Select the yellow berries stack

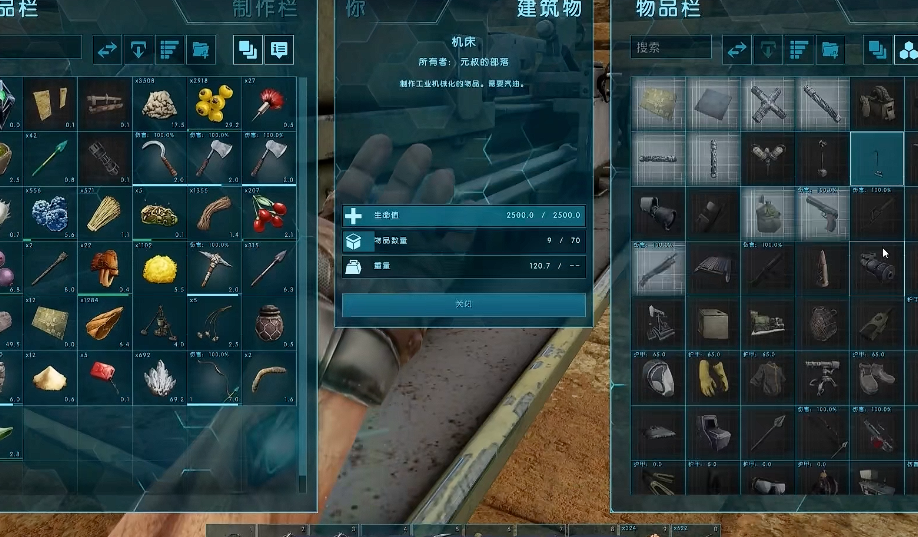pos(212,103)
